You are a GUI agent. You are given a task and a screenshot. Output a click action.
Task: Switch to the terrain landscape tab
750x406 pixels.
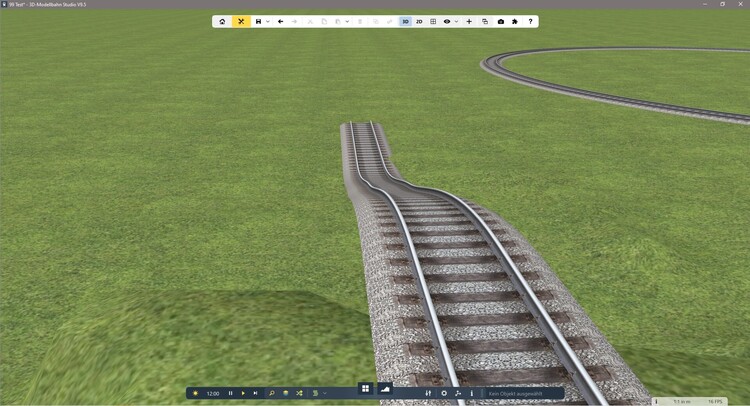(x=385, y=389)
